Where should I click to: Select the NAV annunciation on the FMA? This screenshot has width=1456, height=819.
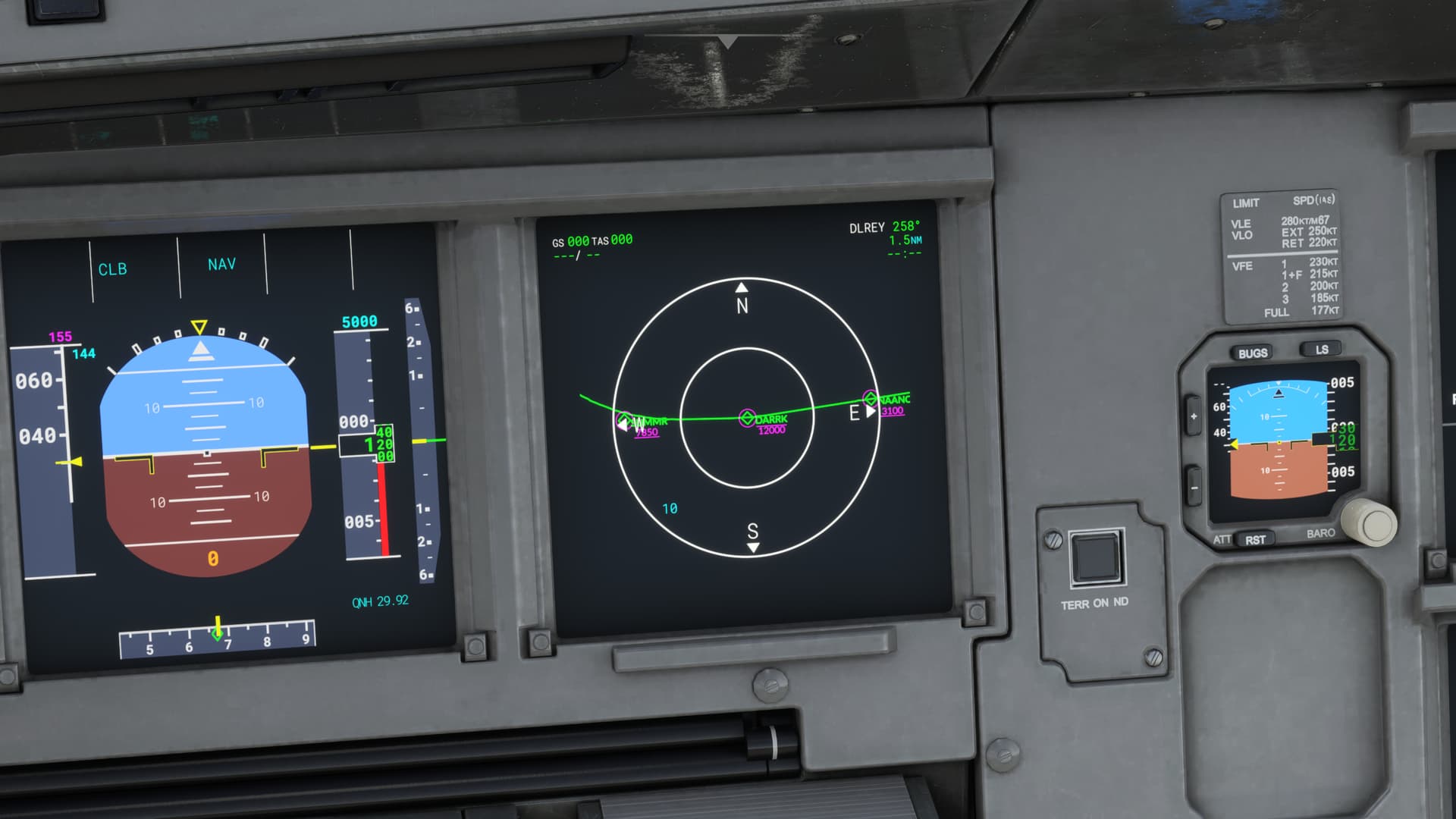221,263
